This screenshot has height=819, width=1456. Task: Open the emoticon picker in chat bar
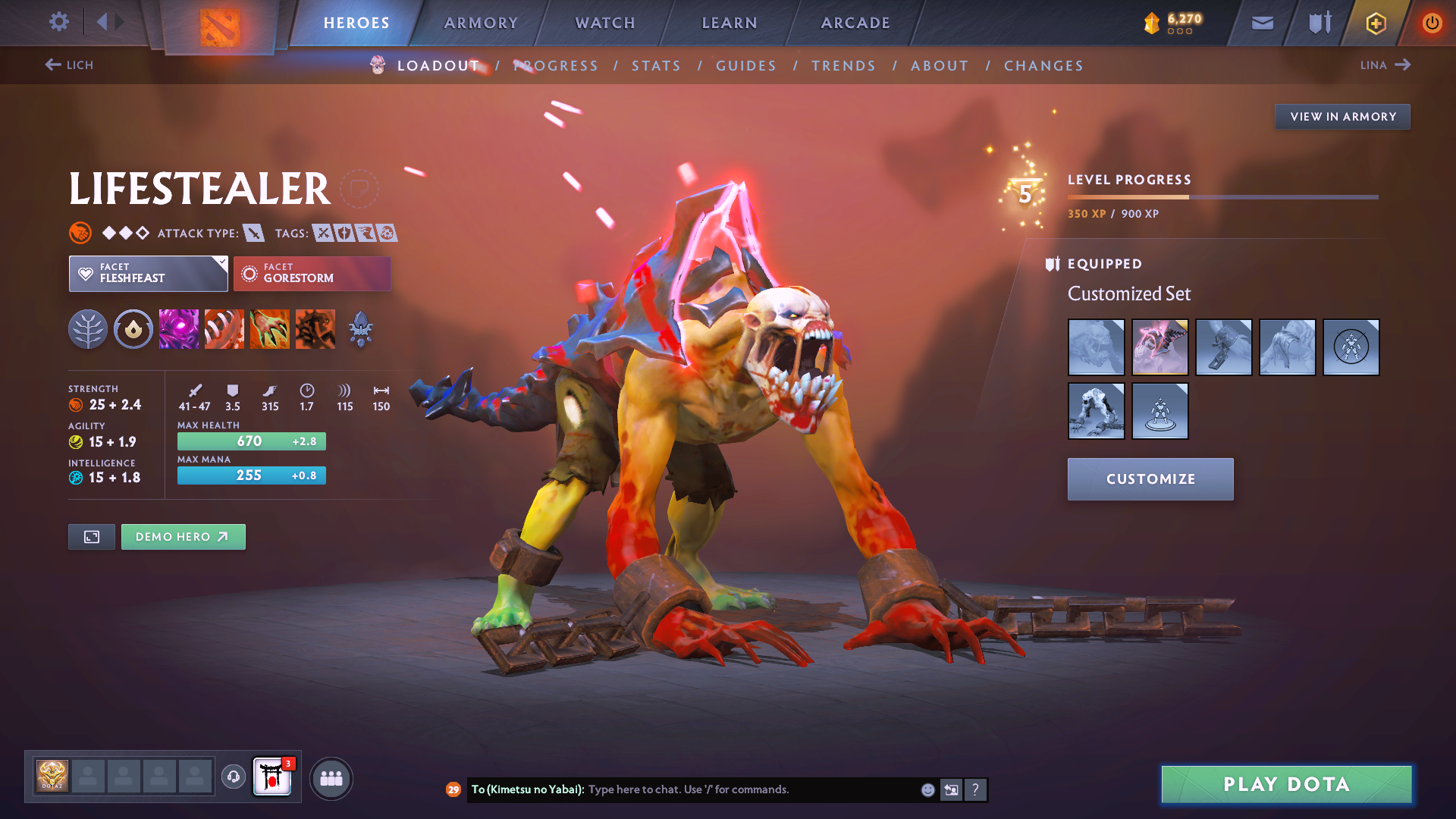(927, 789)
